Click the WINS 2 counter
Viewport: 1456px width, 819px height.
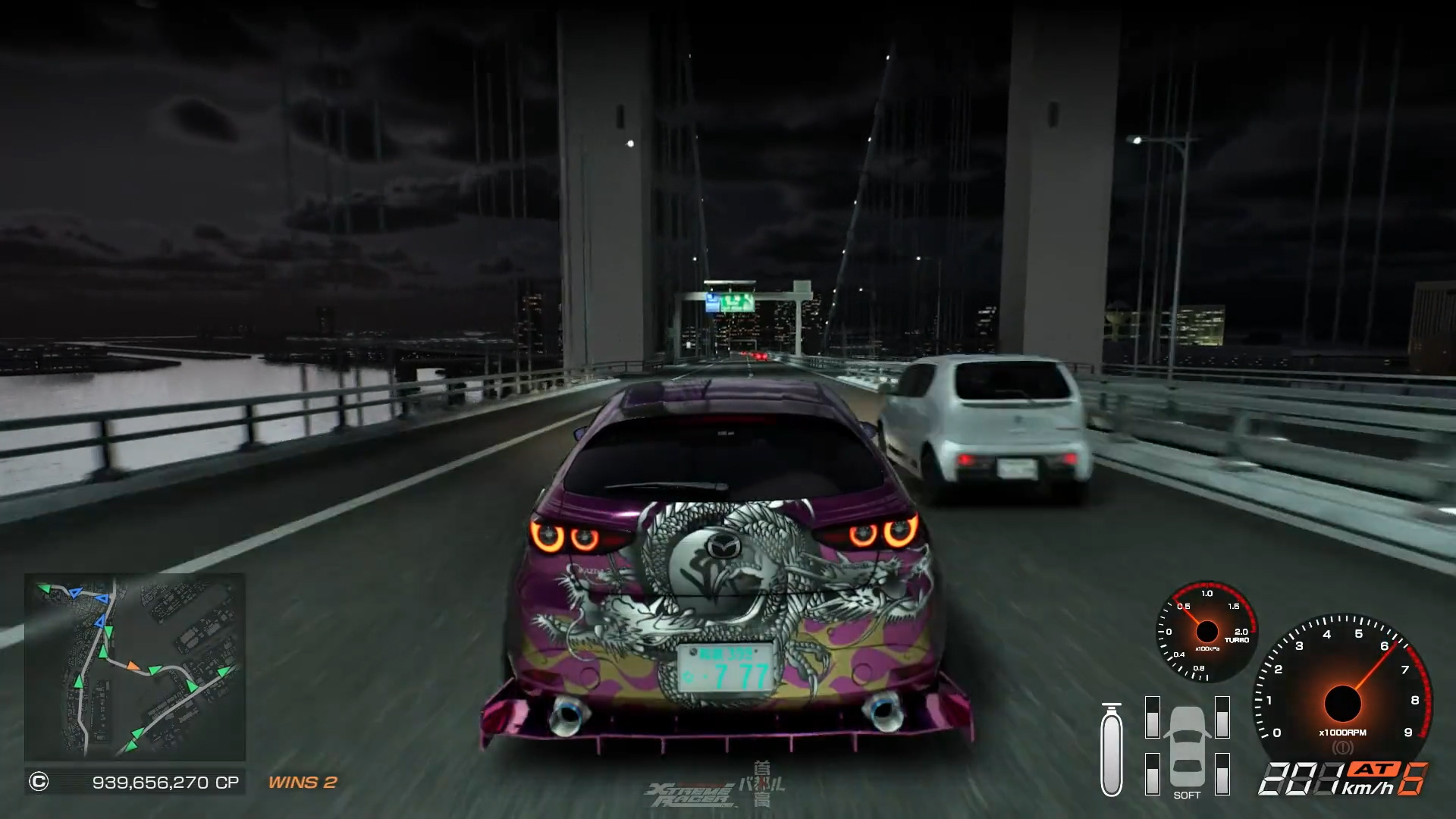click(x=303, y=783)
